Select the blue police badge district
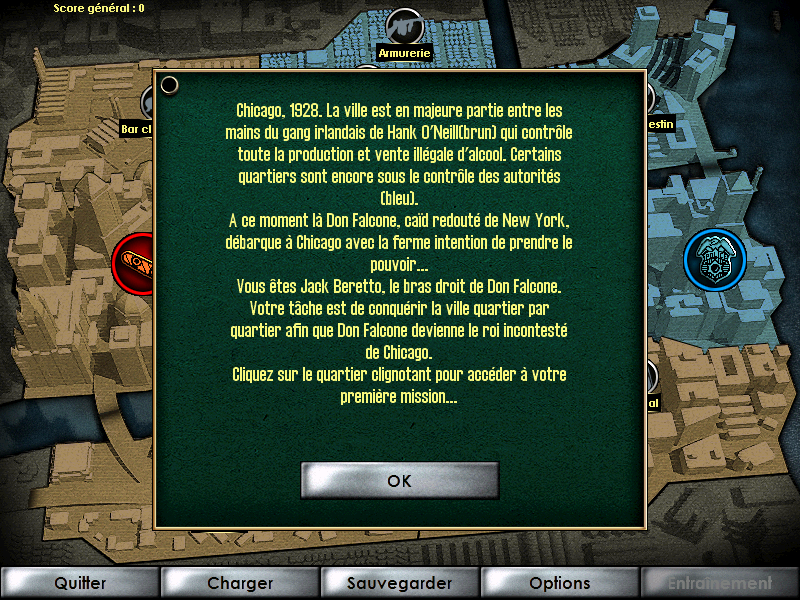Image resolution: width=800 pixels, height=600 pixels. pyautogui.click(x=714, y=259)
